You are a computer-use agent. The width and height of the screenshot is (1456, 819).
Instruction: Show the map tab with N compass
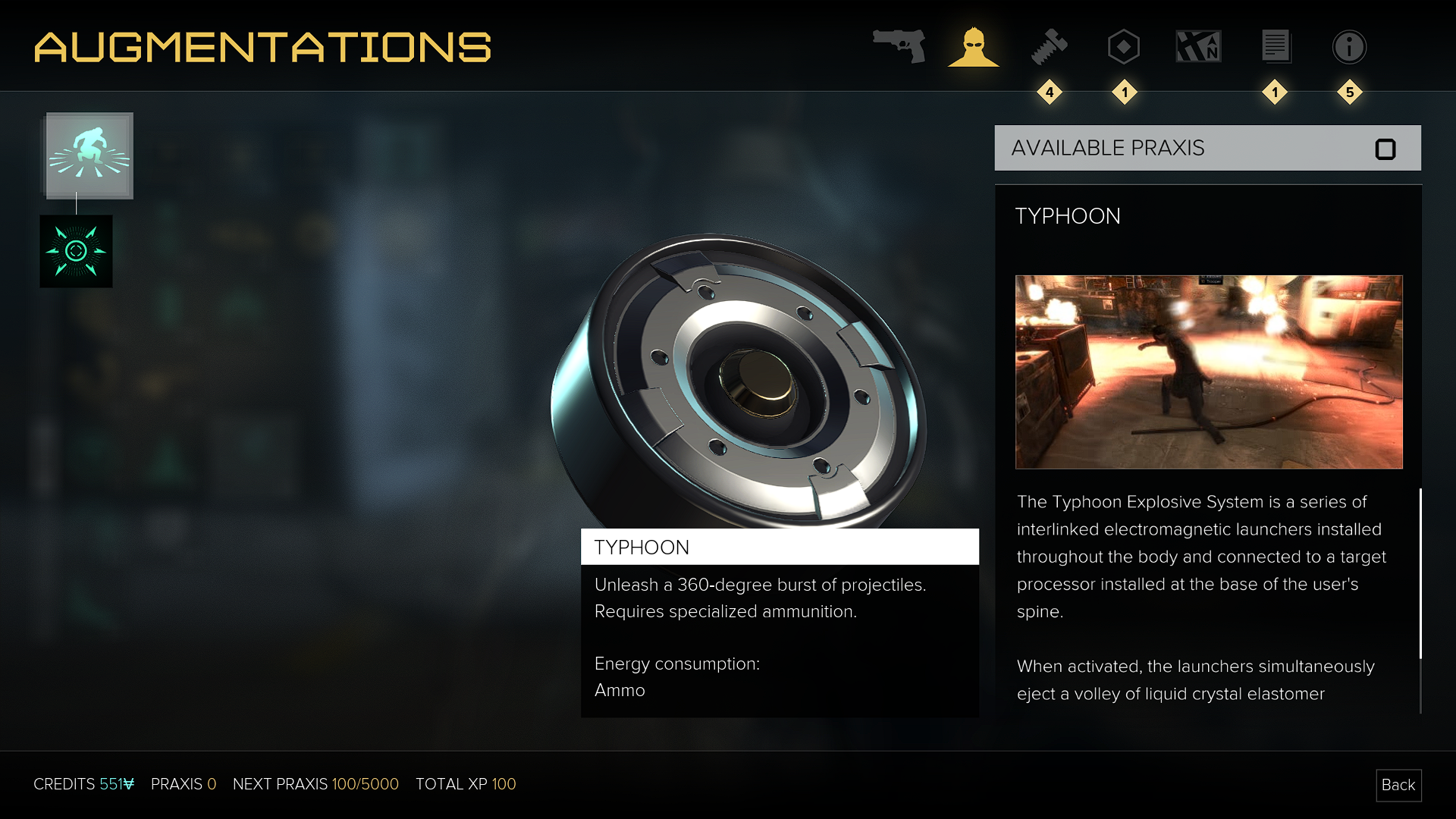click(x=1198, y=47)
